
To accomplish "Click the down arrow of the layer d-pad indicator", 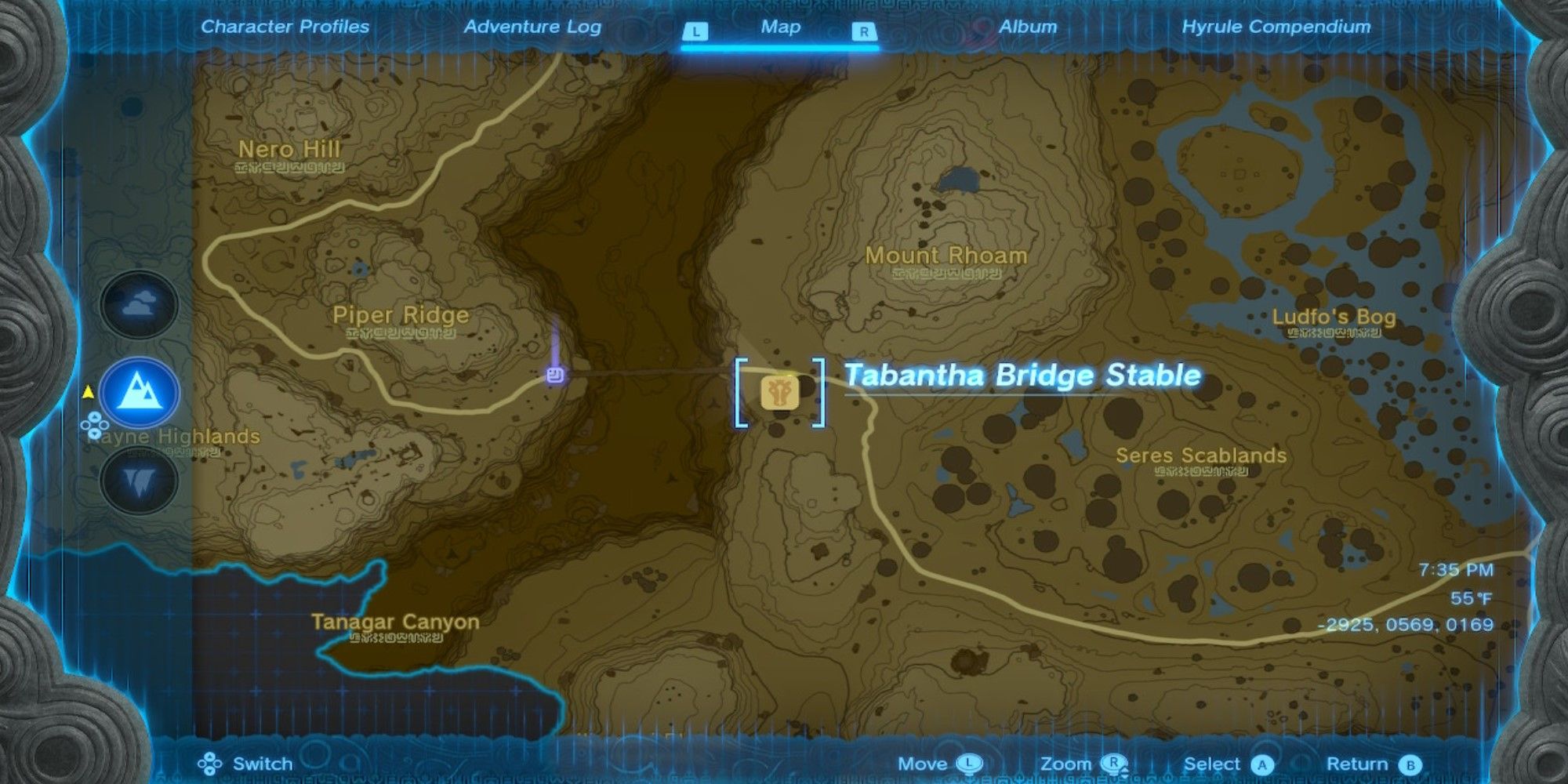I will pyautogui.click(x=95, y=433).
